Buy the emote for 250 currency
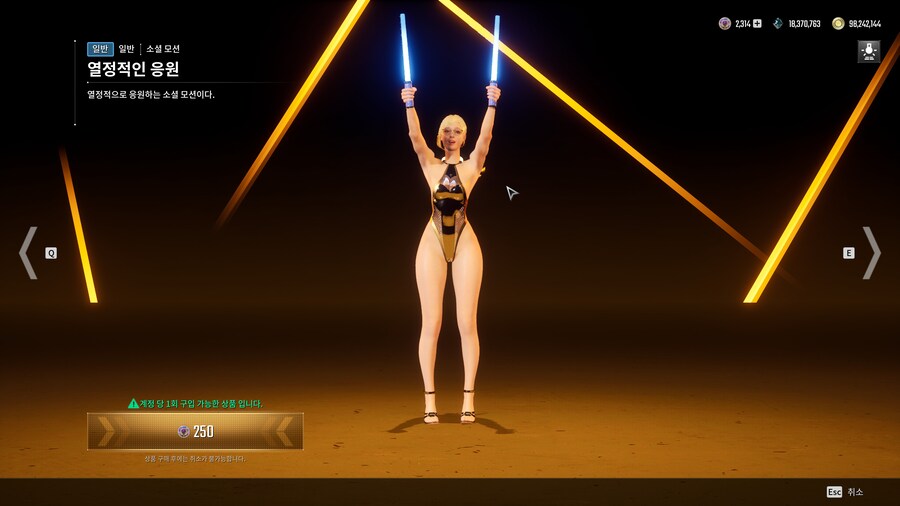Screen dimensions: 900x506 pyautogui.click(x=195, y=431)
